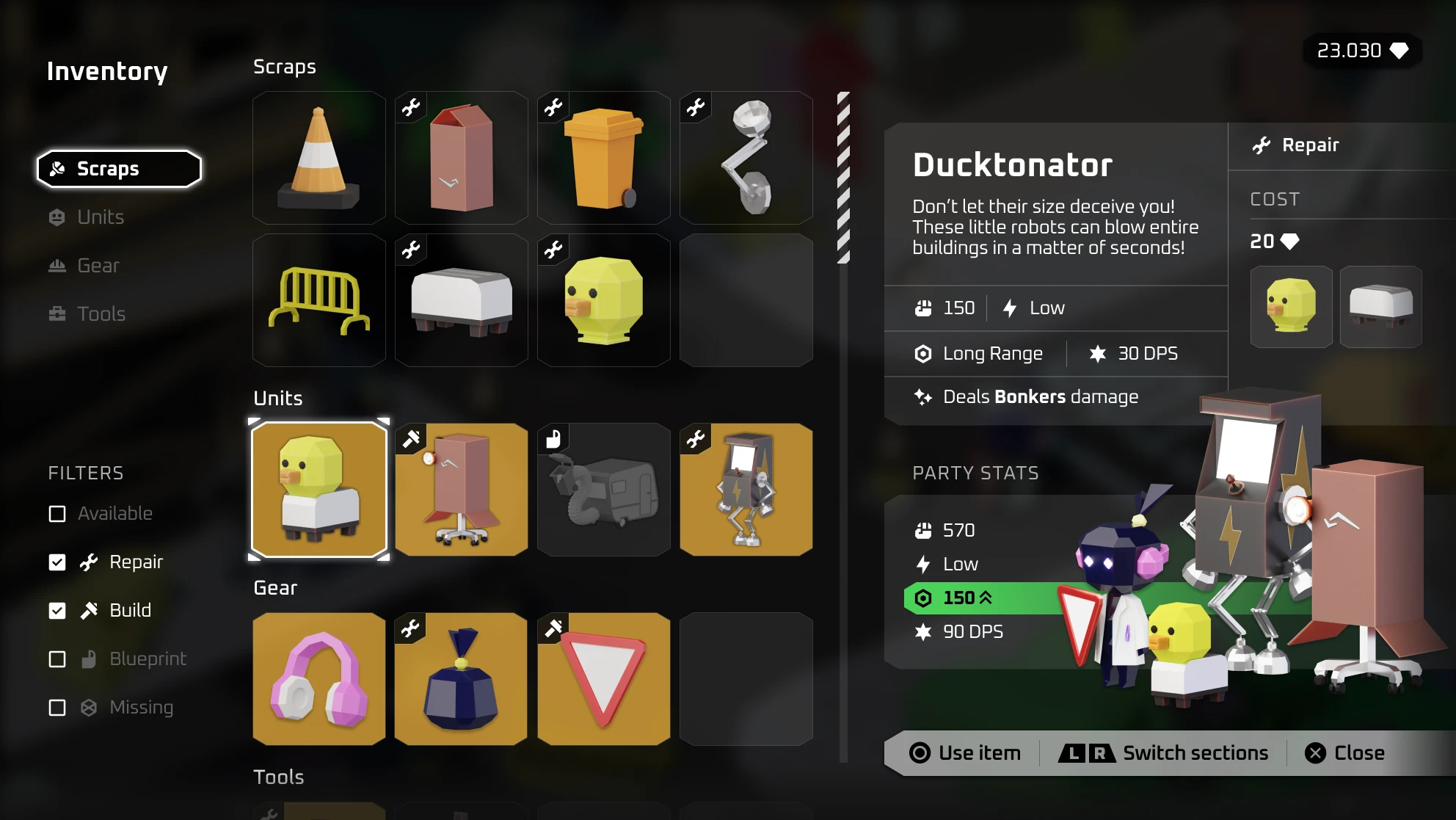Click the repair wrench badge on the yellow duck scrap
Screen dimensions: 1456x820
(552, 249)
